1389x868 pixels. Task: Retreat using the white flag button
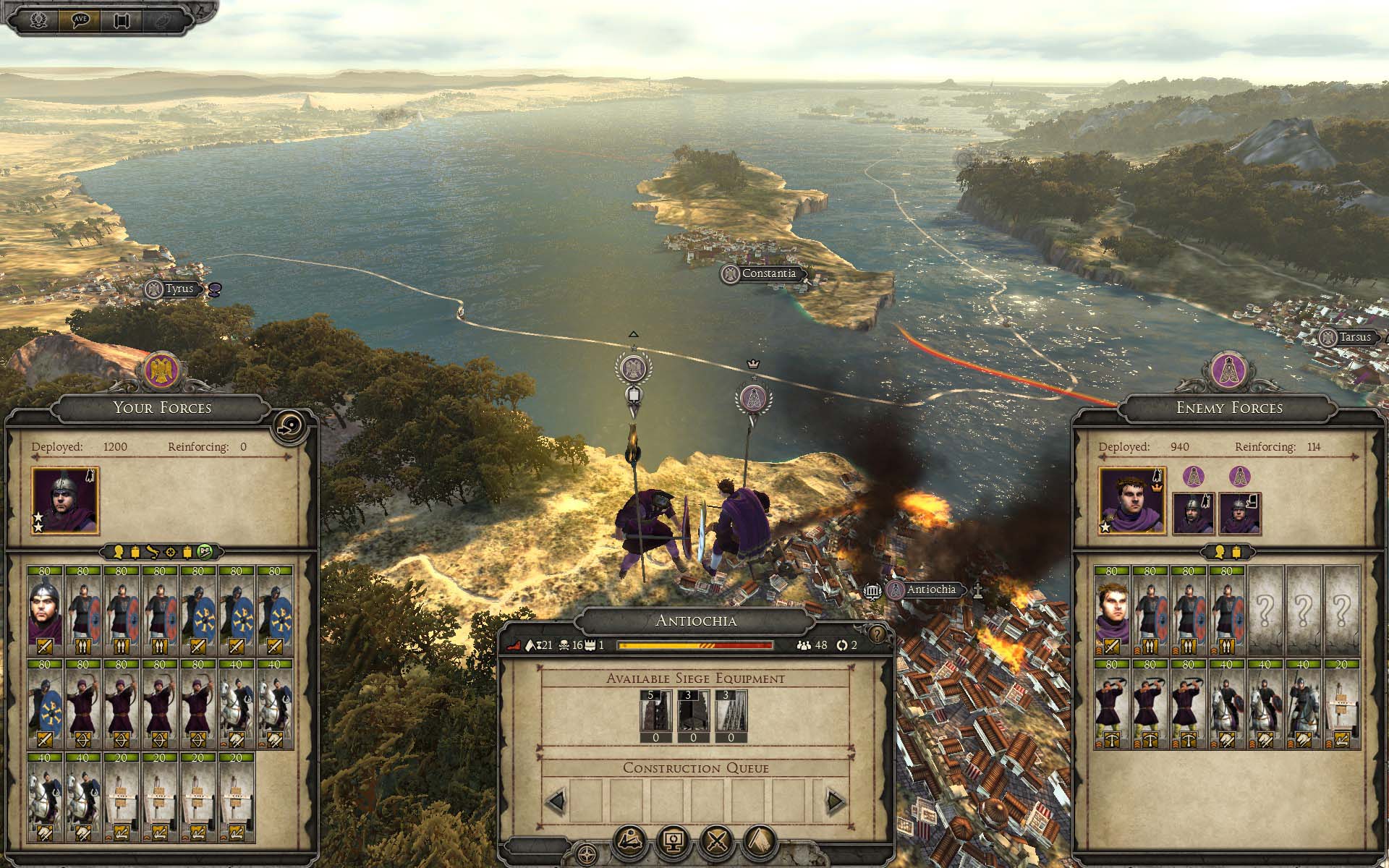click(759, 841)
